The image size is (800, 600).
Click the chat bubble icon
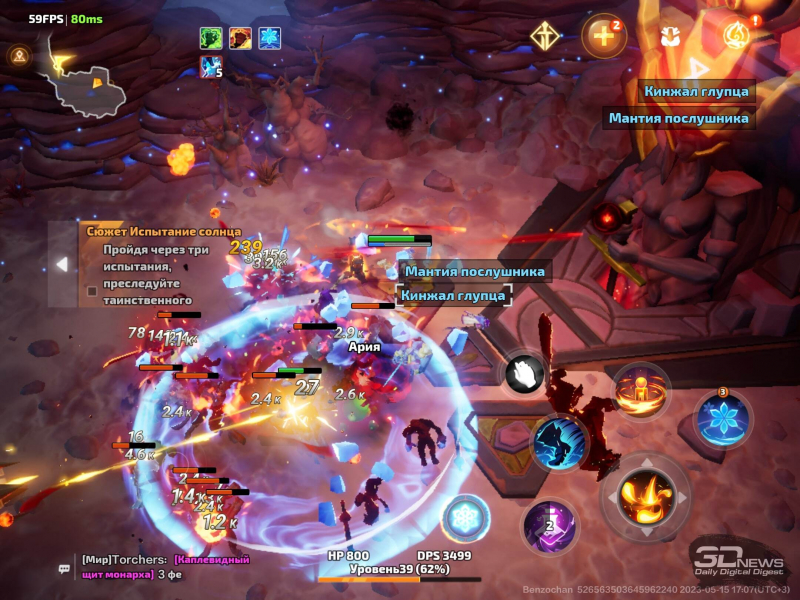click(x=64, y=568)
